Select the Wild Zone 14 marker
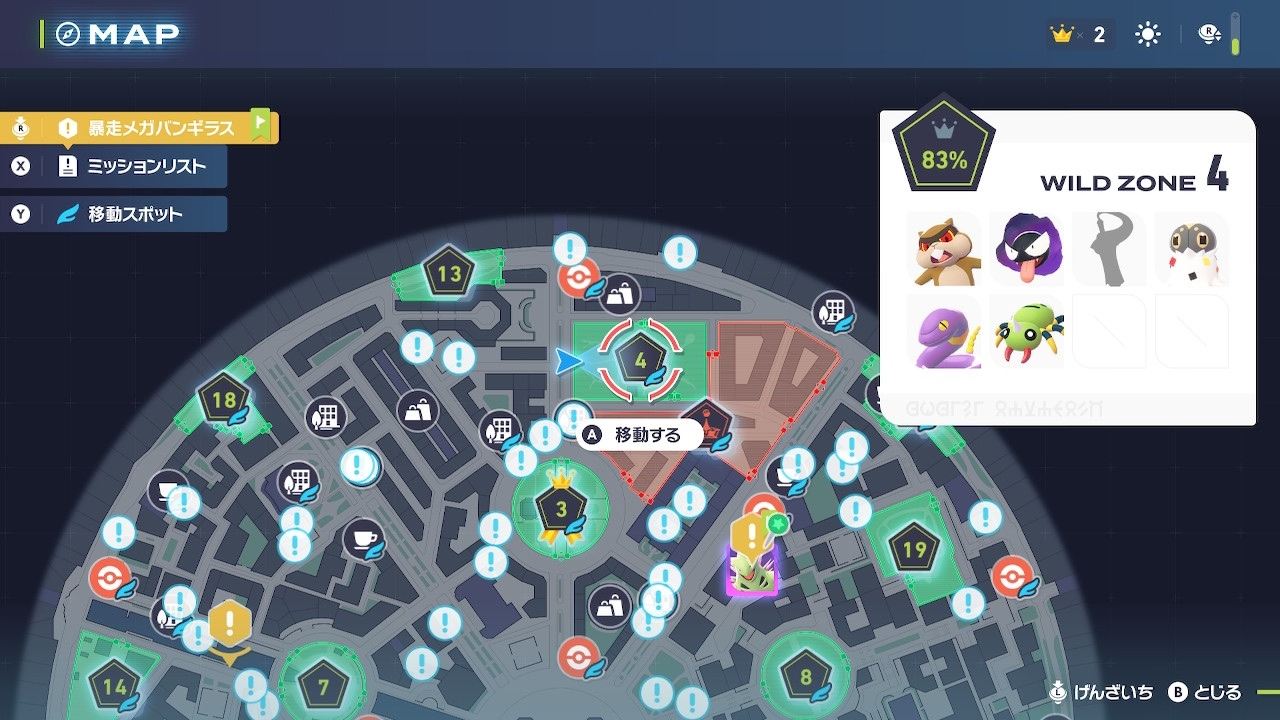1280x720 pixels. coord(115,687)
